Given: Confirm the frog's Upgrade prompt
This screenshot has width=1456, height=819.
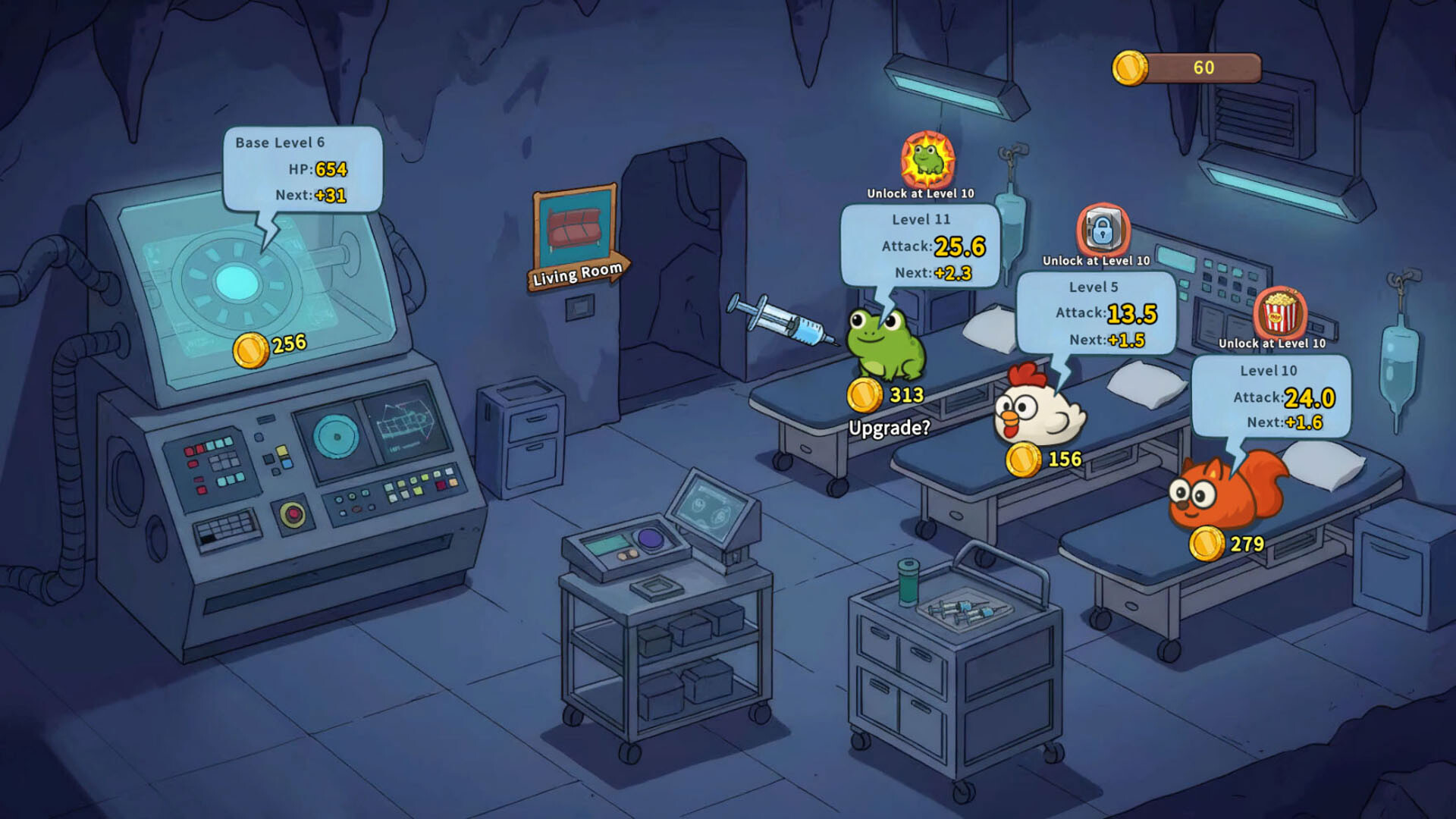Looking at the screenshot, I should 889,427.
